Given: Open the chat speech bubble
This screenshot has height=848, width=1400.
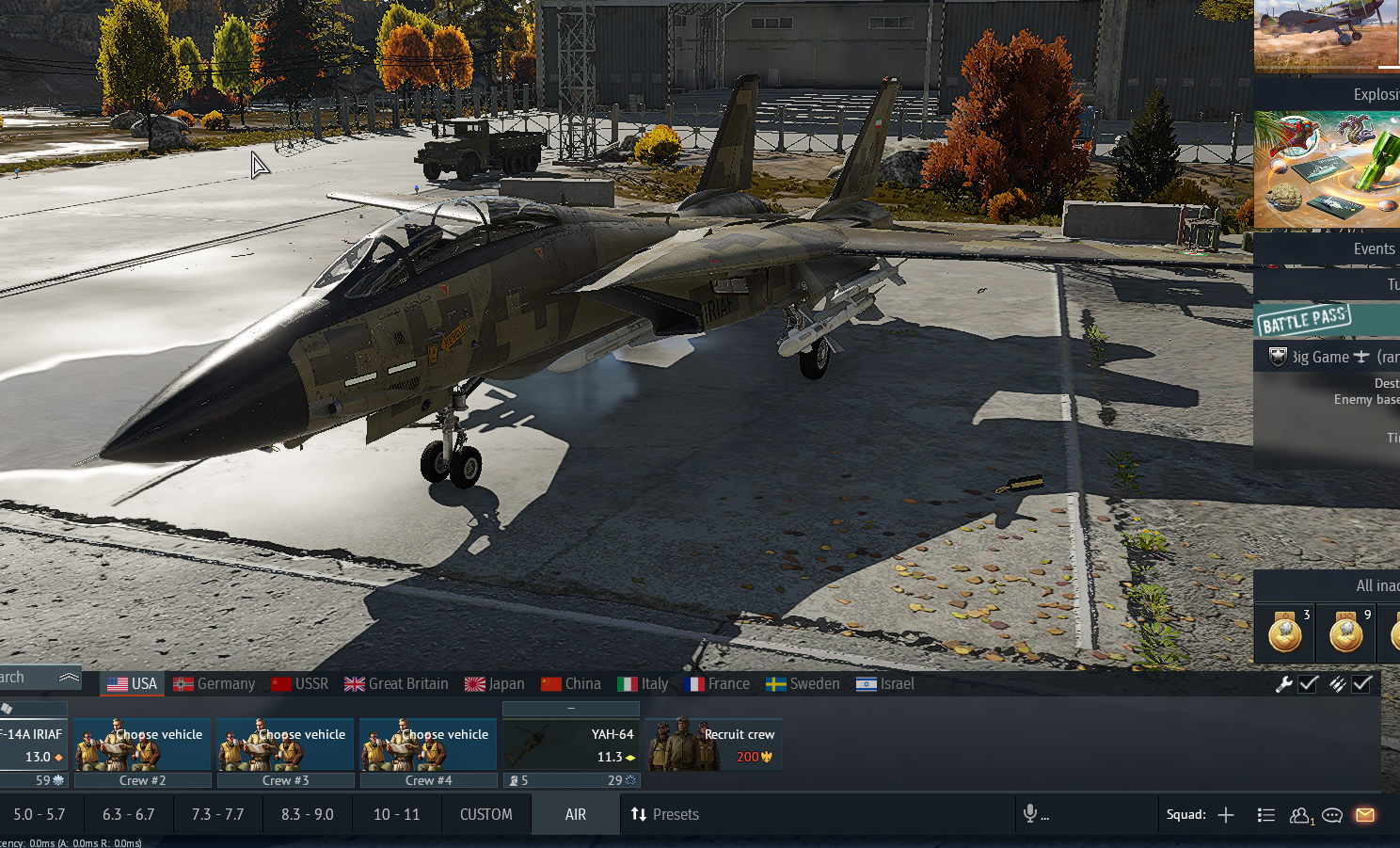Looking at the screenshot, I should (x=1332, y=815).
